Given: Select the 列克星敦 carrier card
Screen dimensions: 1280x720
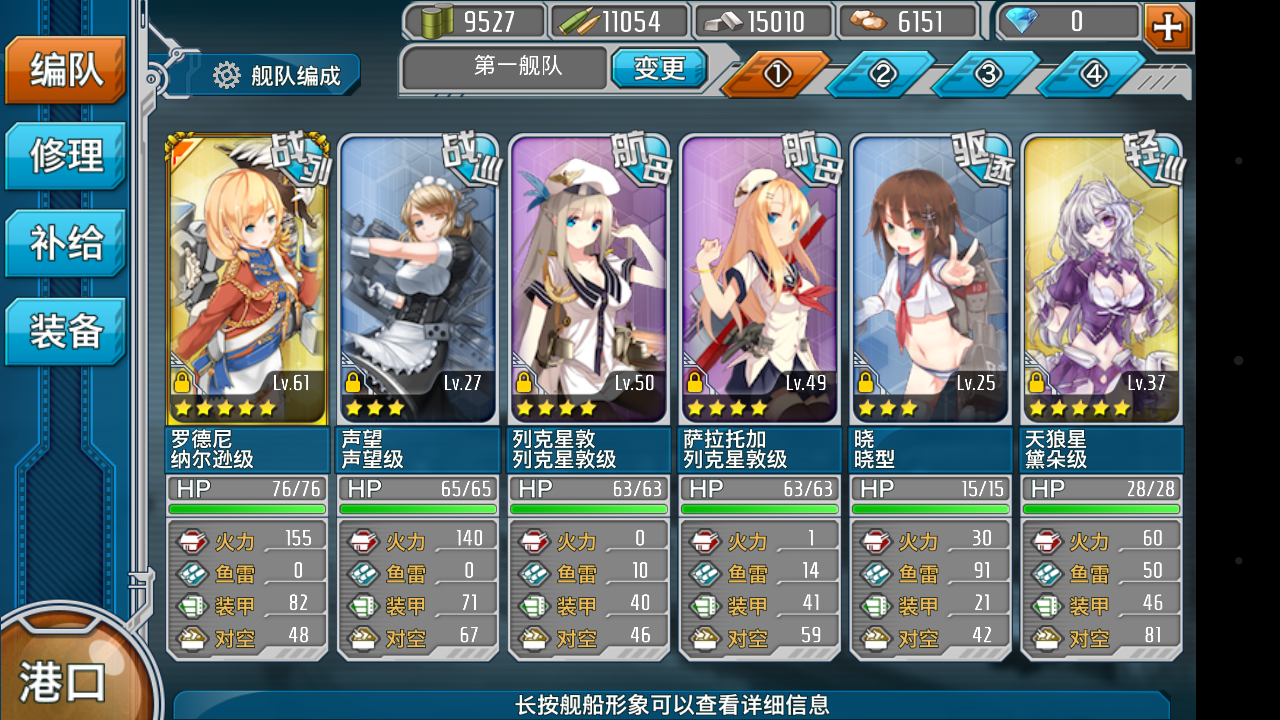Looking at the screenshot, I should pyautogui.click(x=588, y=280).
